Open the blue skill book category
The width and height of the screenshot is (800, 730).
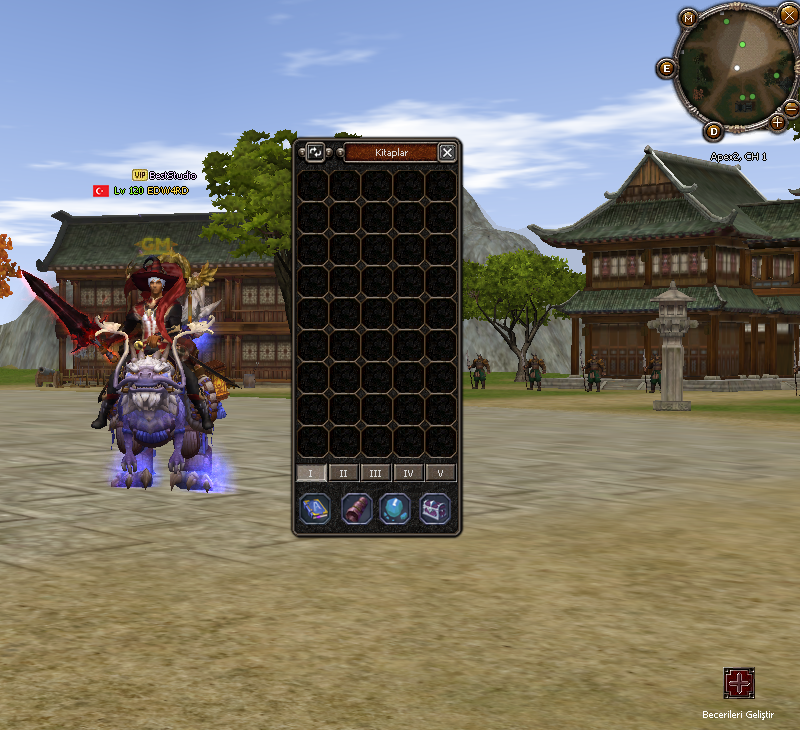316,509
